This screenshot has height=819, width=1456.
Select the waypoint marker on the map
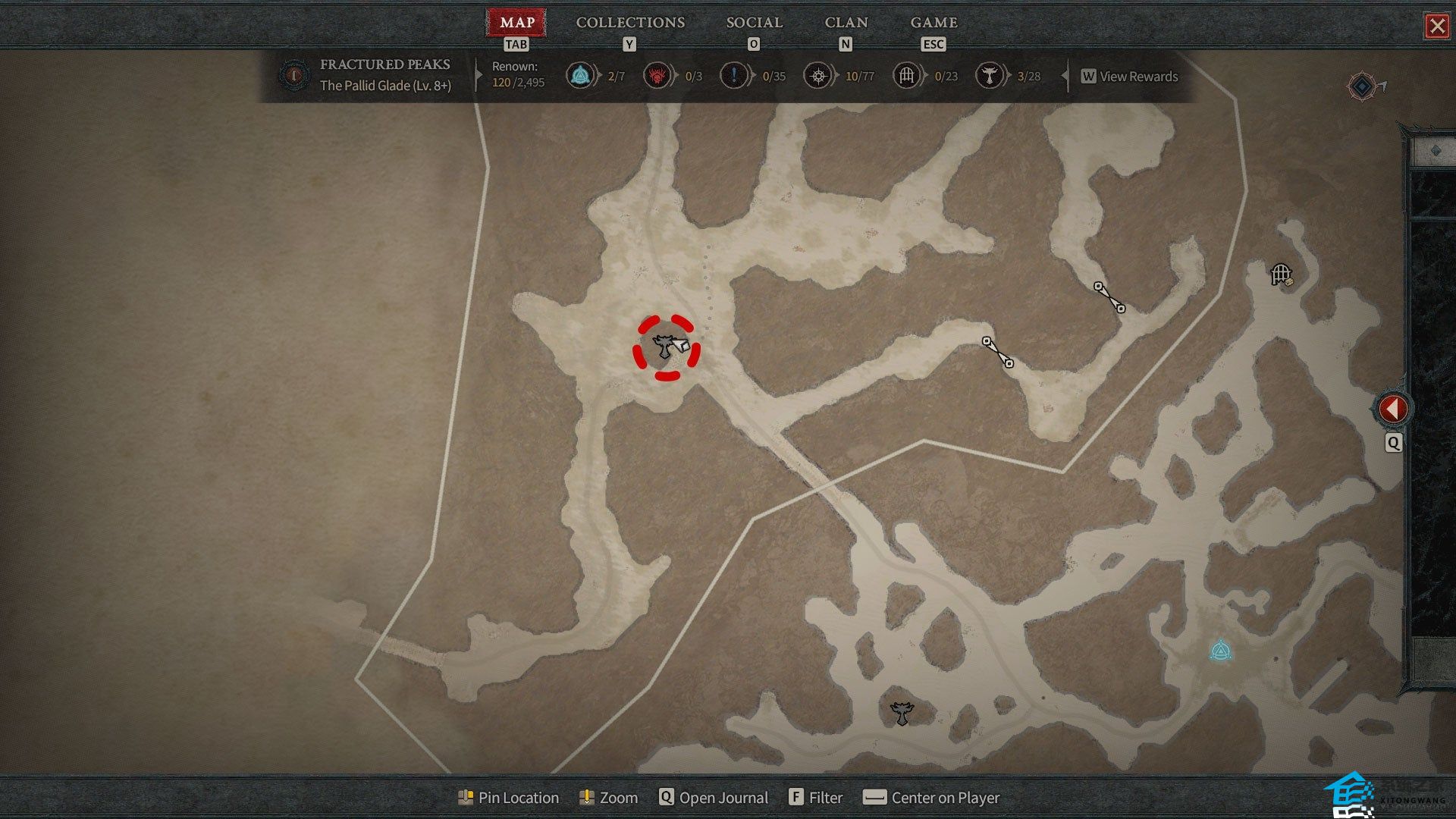coord(1219,651)
